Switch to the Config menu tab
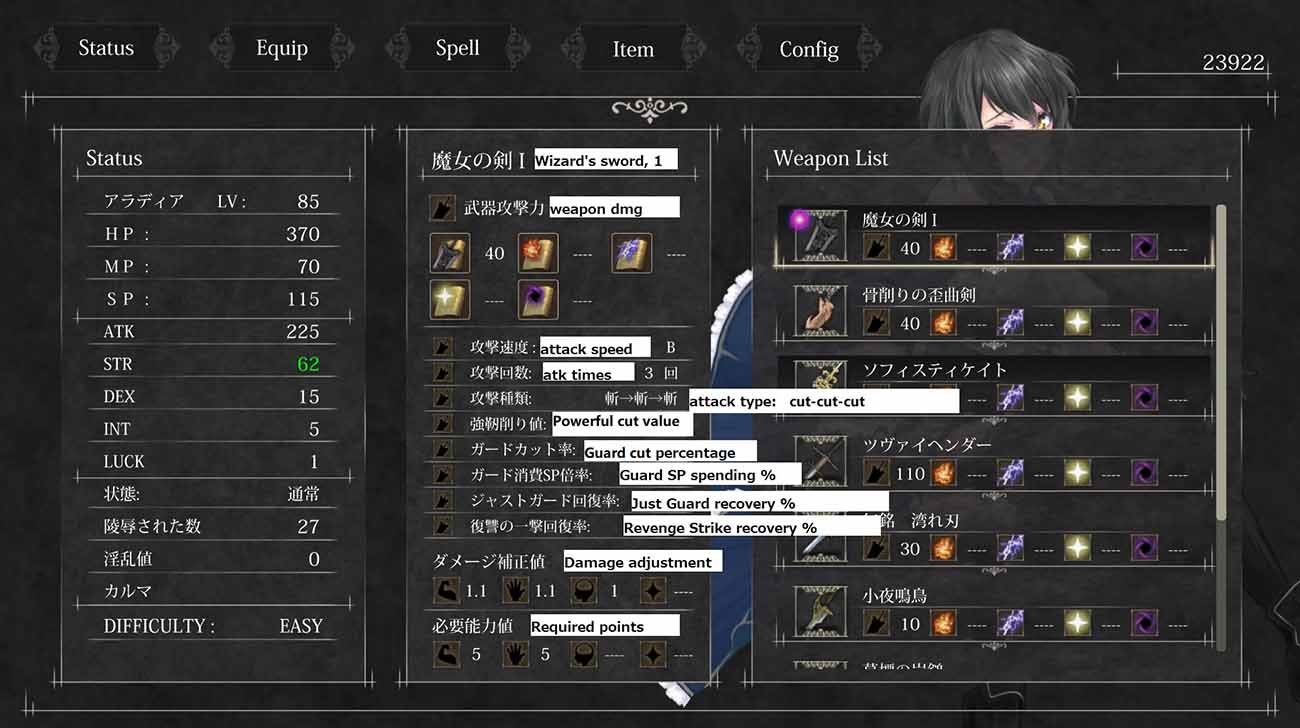1300x728 pixels. pos(808,48)
